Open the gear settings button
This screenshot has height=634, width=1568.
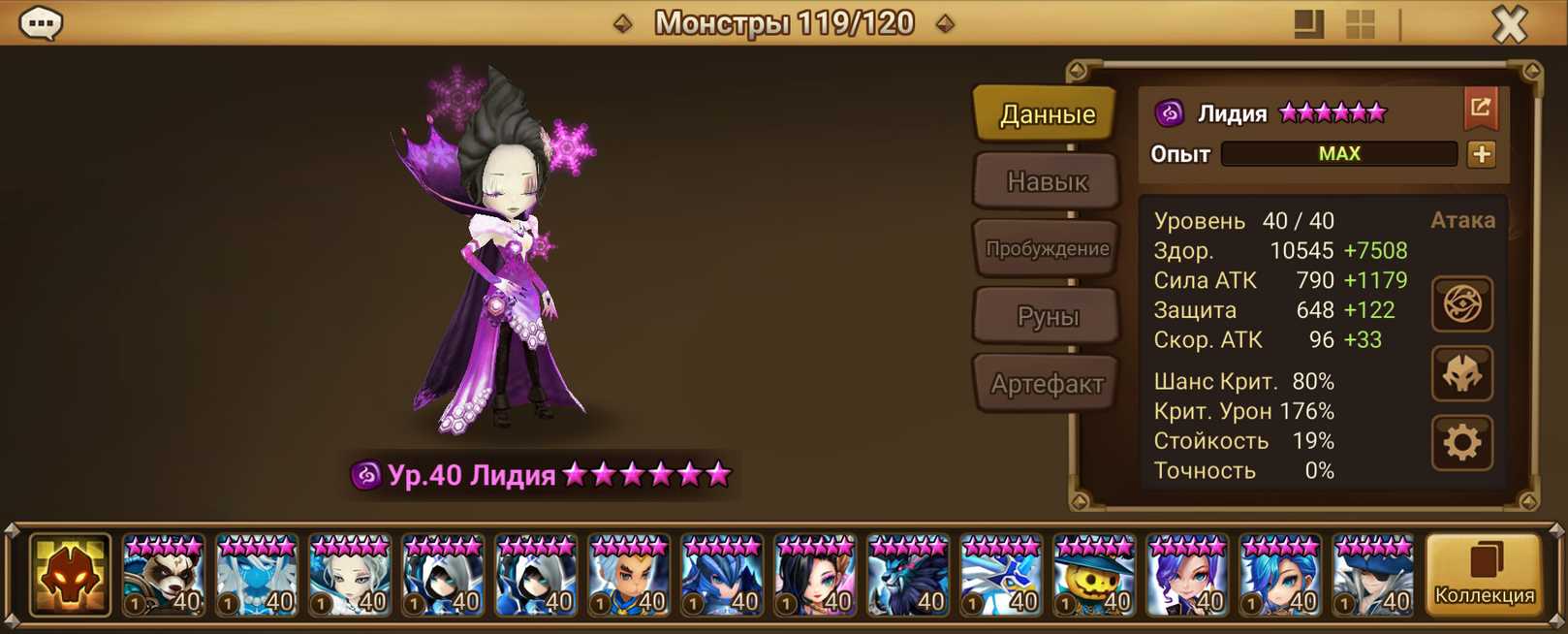tap(1461, 443)
